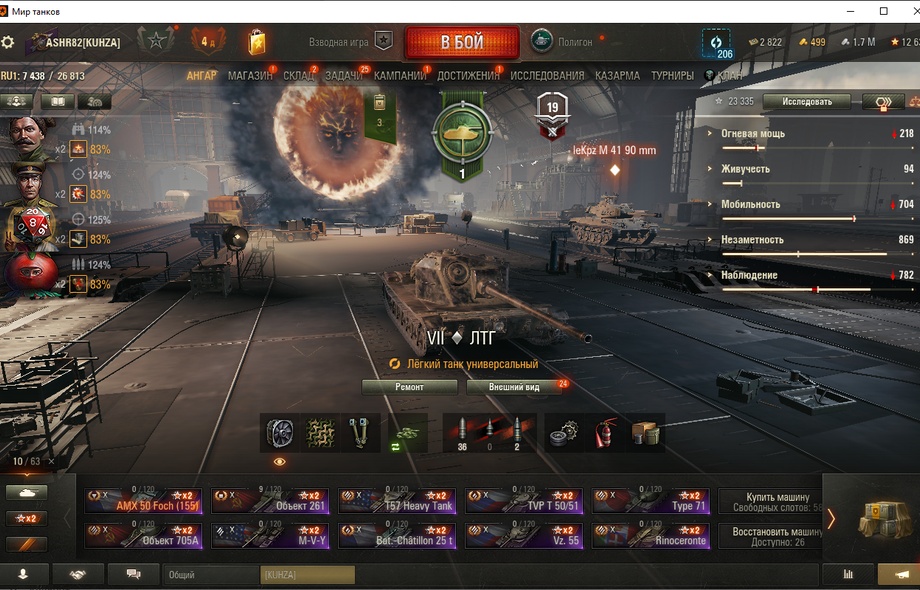
Task: Open the ИССЛЕДОВАНИЯ tab
Action: click(x=547, y=76)
